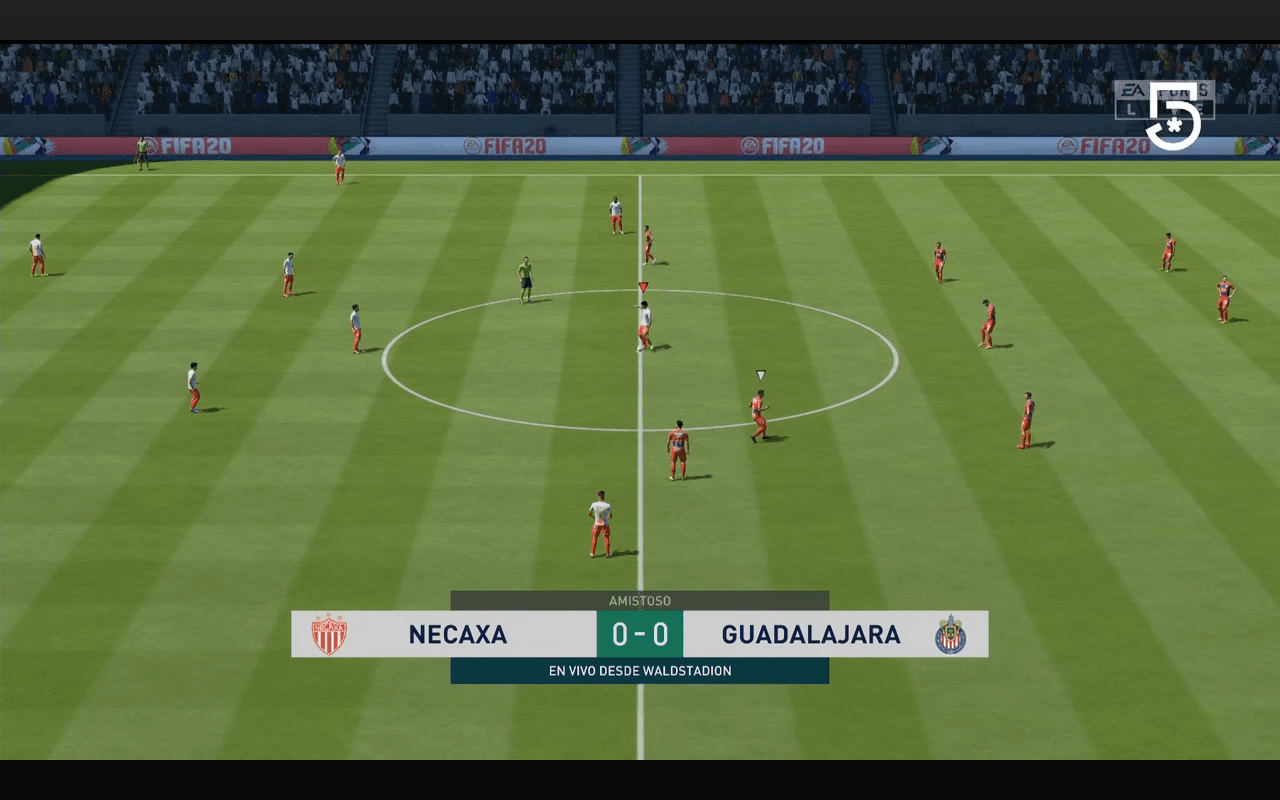Screen dimensions: 1280x800
Task: Select the Necaxa club crest
Action: (331, 633)
